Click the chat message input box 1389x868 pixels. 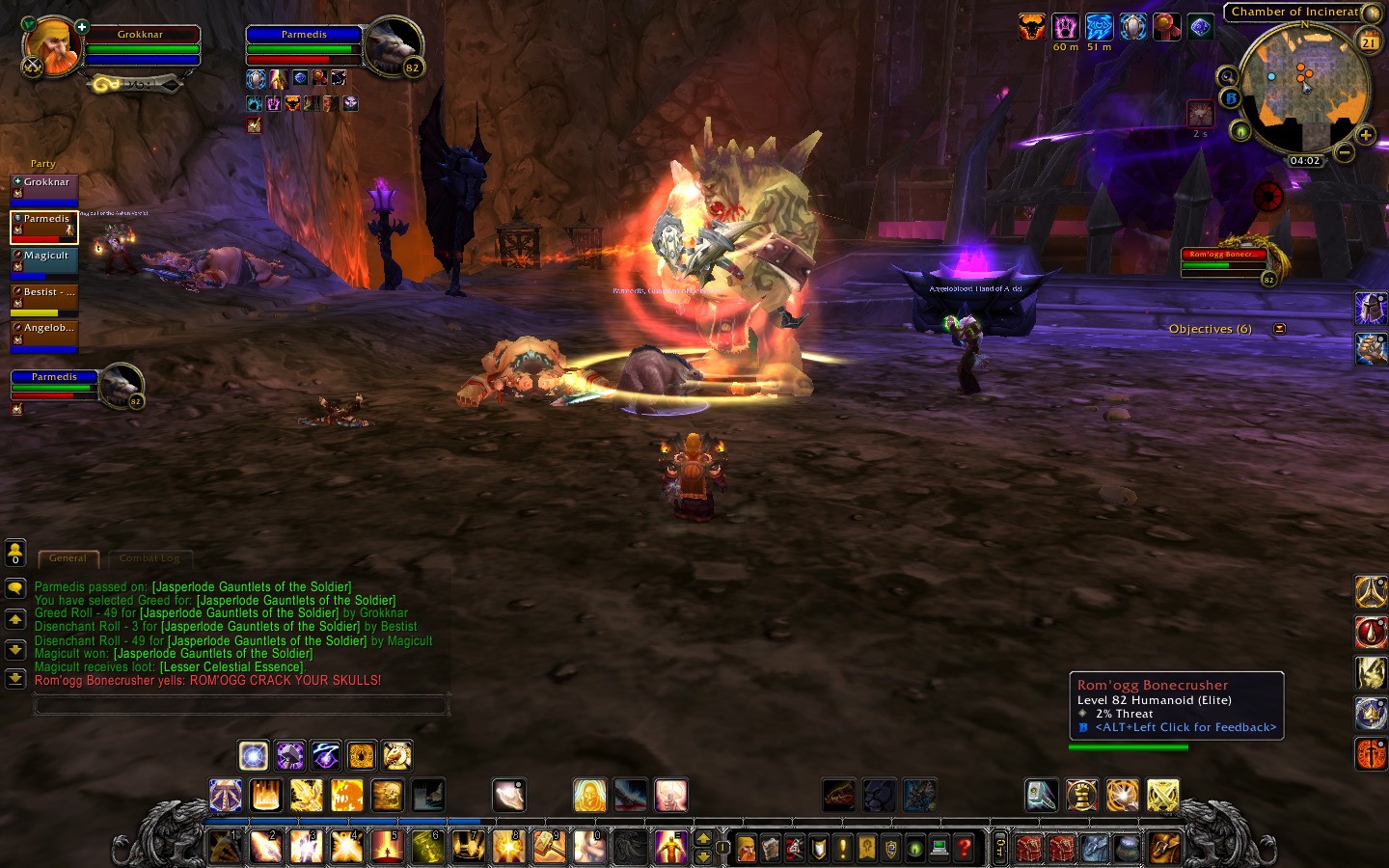point(241,706)
